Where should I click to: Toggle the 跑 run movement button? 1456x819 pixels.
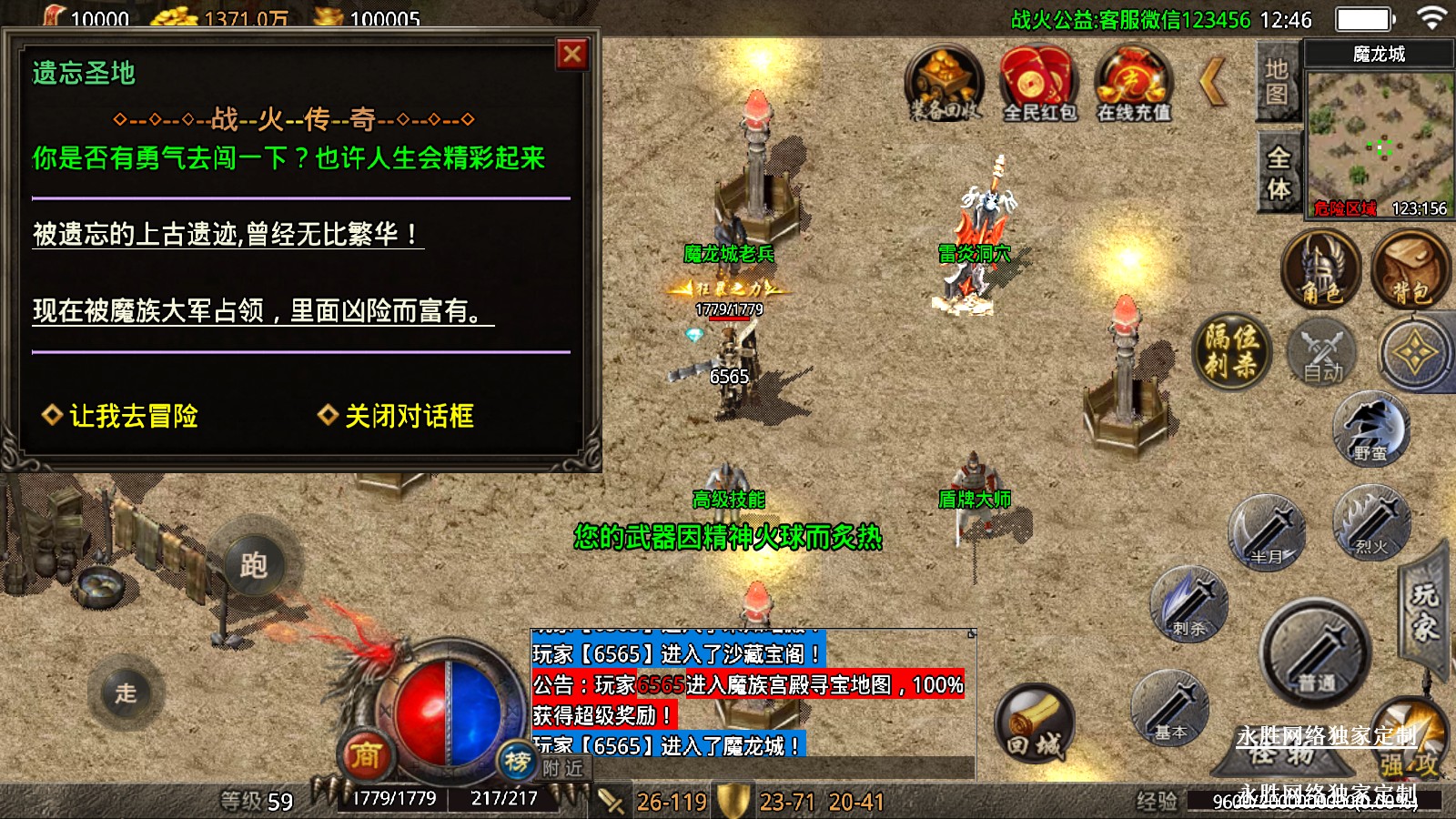point(254,565)
